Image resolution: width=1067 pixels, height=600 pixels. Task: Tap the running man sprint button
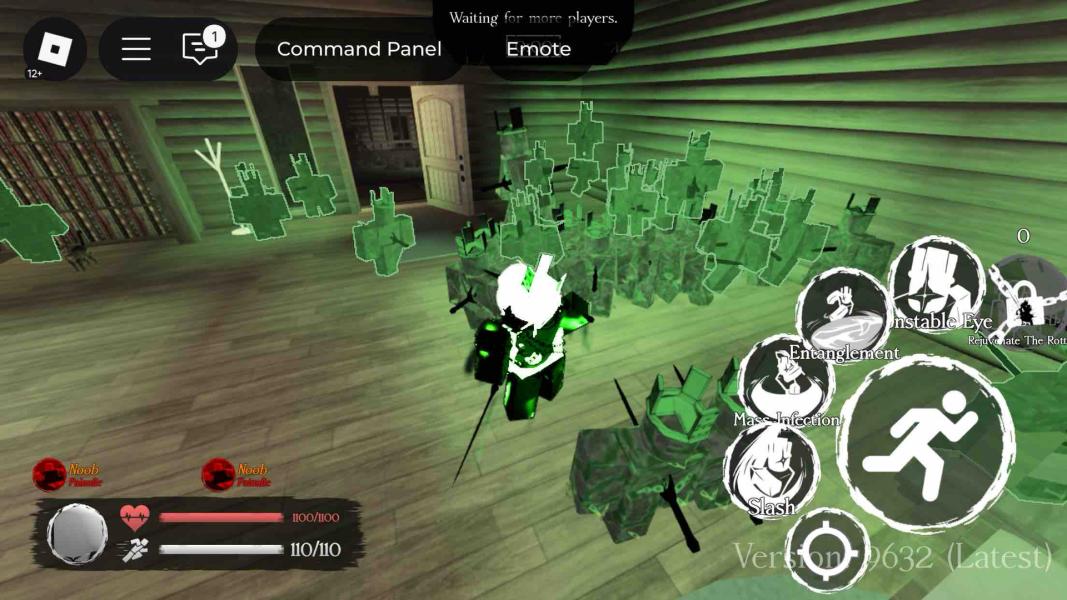[x=925, y=444]
